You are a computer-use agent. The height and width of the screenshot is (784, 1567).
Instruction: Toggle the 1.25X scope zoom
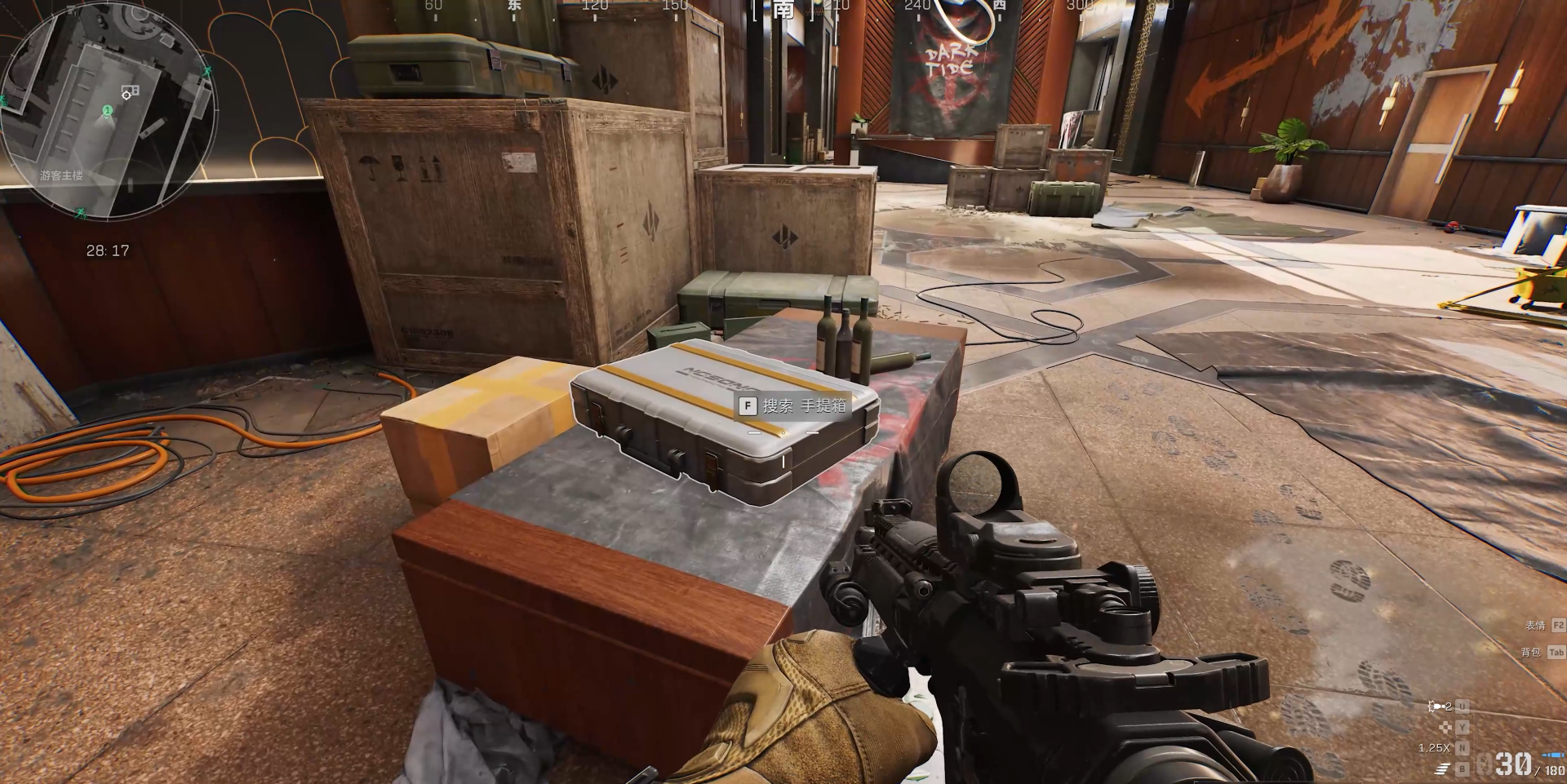(x=1434, y=748)
